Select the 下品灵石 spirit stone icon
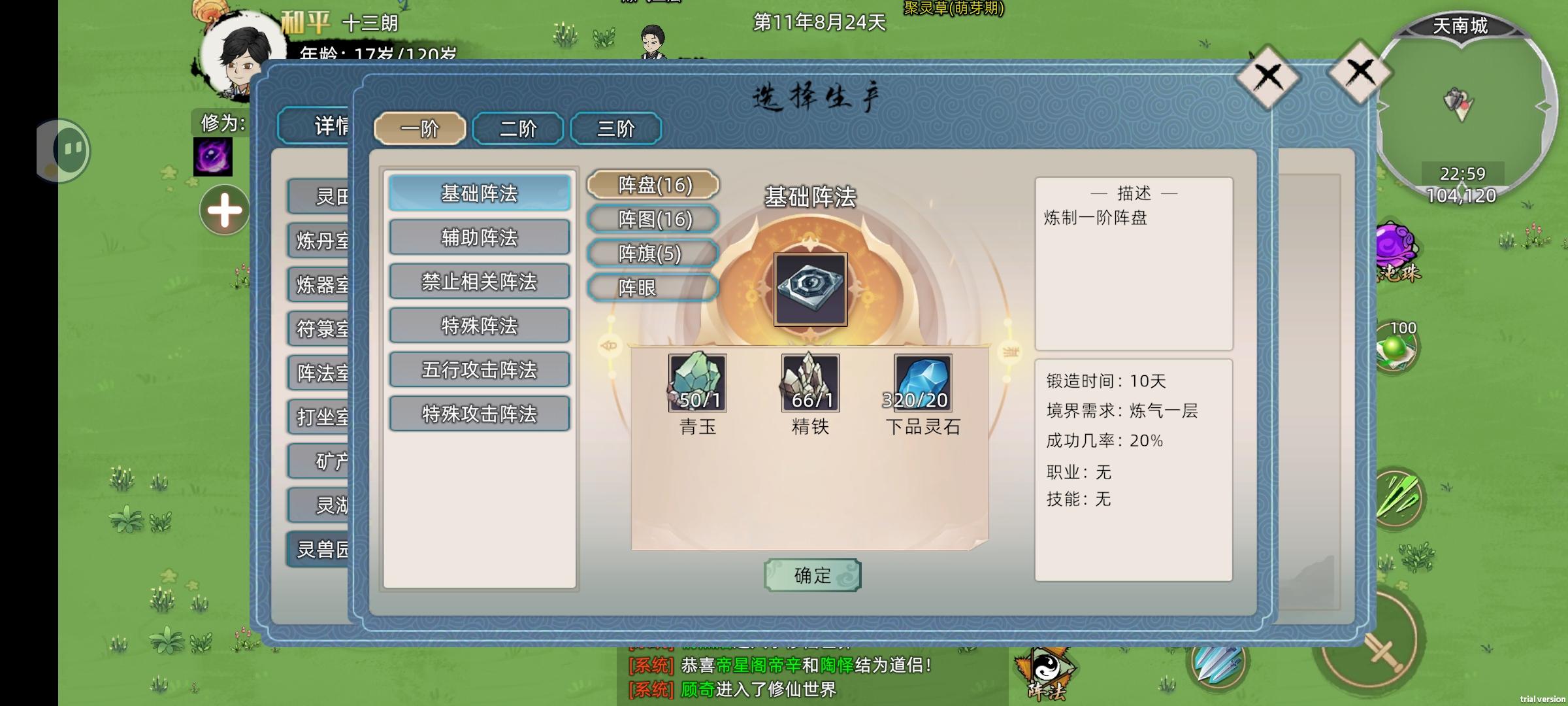Viewport: 1568px width, 706px height. [923, 384]
